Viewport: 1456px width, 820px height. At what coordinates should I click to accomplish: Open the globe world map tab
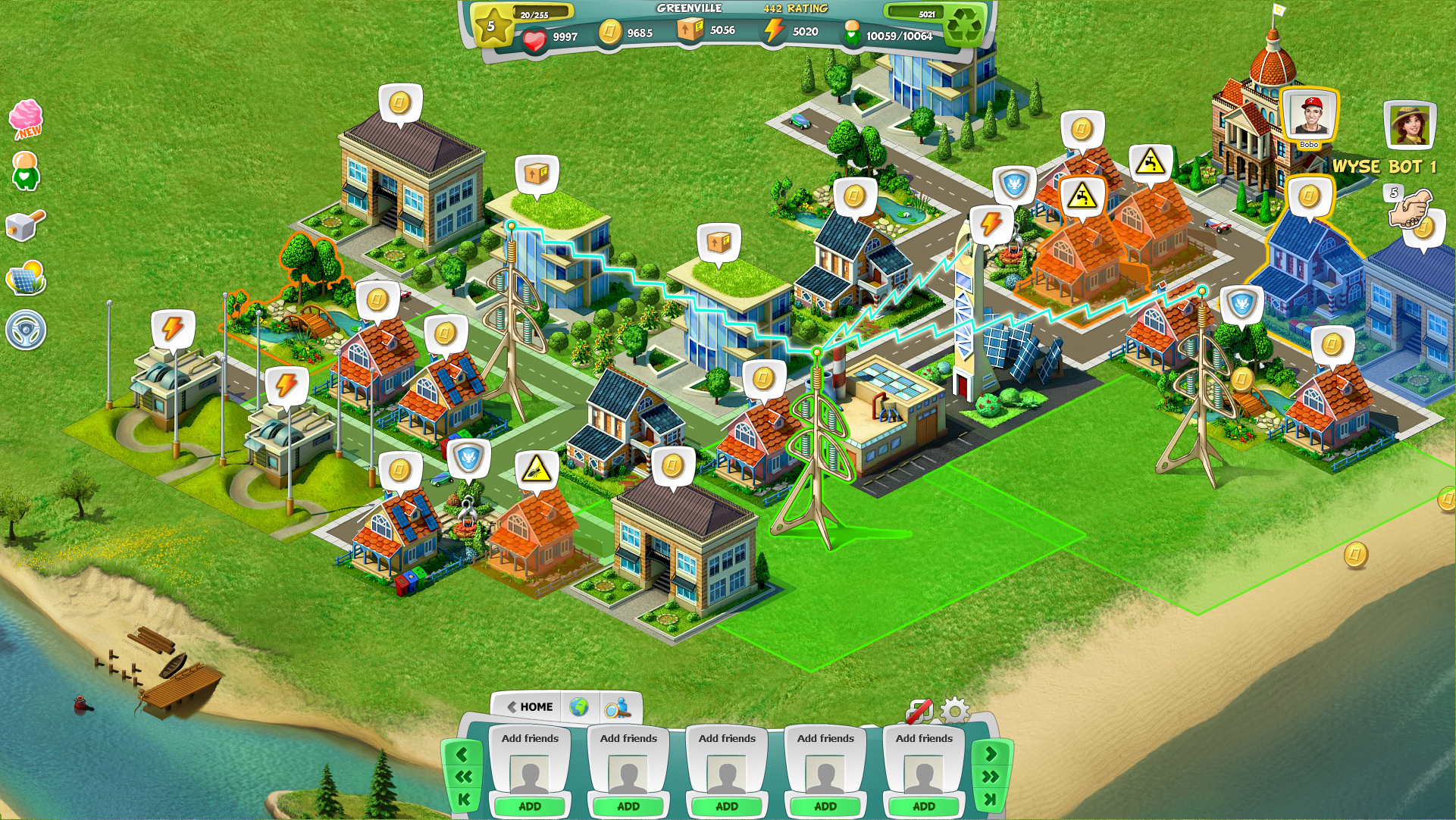click(x=579, y=707)
